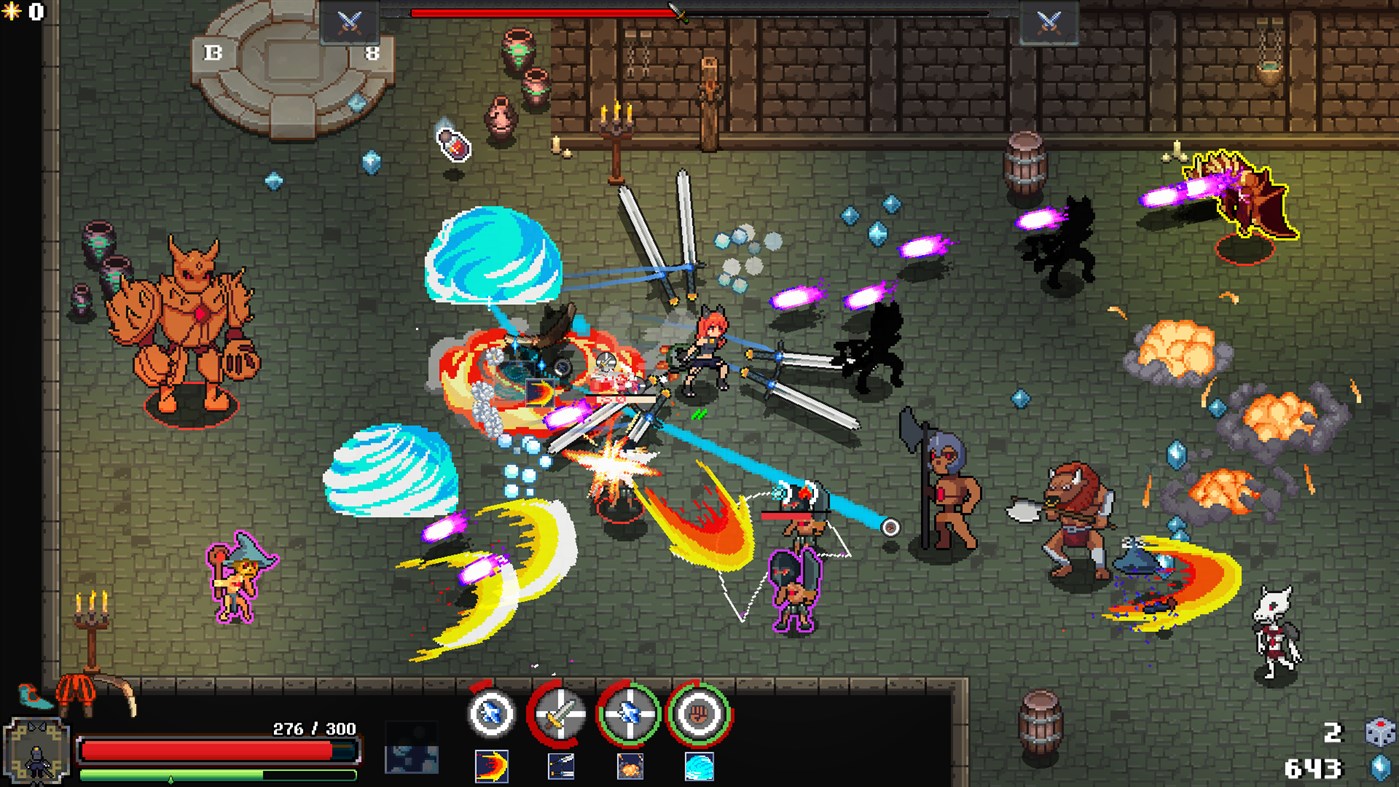
Task: Select the fiery explosion skill icon
Action: 630,768
